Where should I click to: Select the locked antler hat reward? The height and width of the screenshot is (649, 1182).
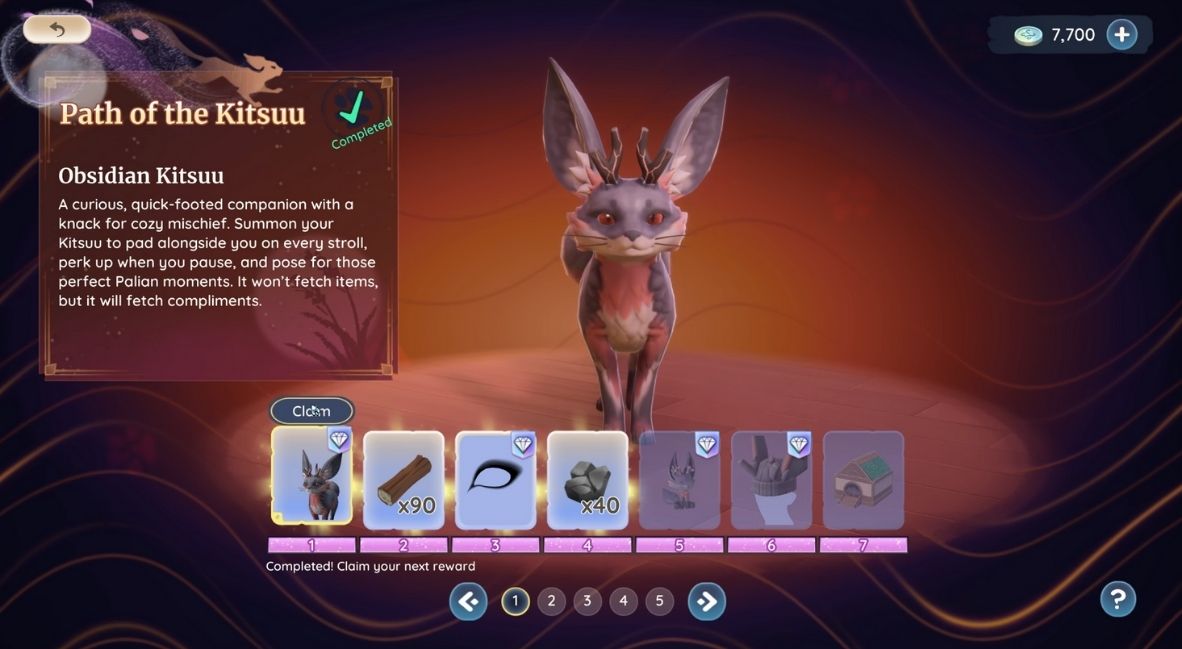point(771,480)
